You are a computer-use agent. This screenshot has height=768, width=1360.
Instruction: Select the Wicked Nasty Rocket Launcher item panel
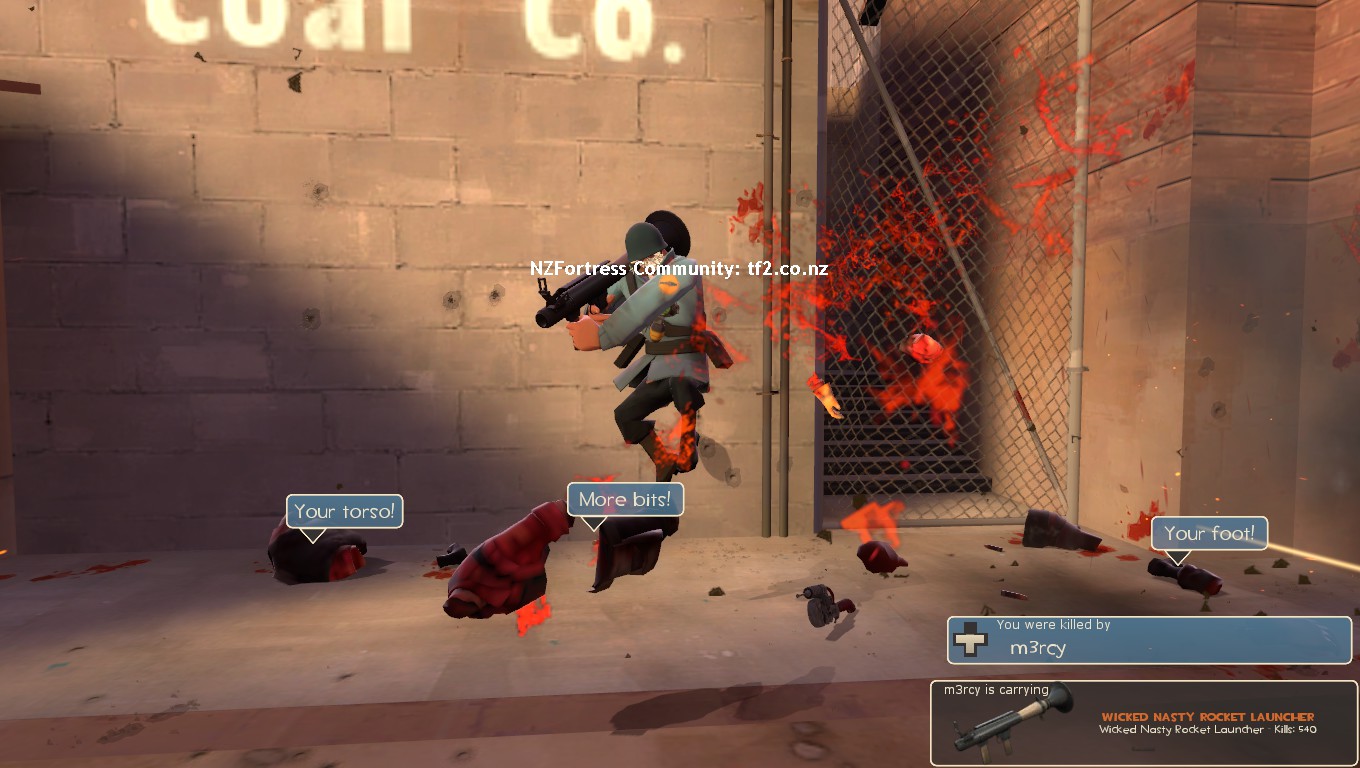(1144, 723)
